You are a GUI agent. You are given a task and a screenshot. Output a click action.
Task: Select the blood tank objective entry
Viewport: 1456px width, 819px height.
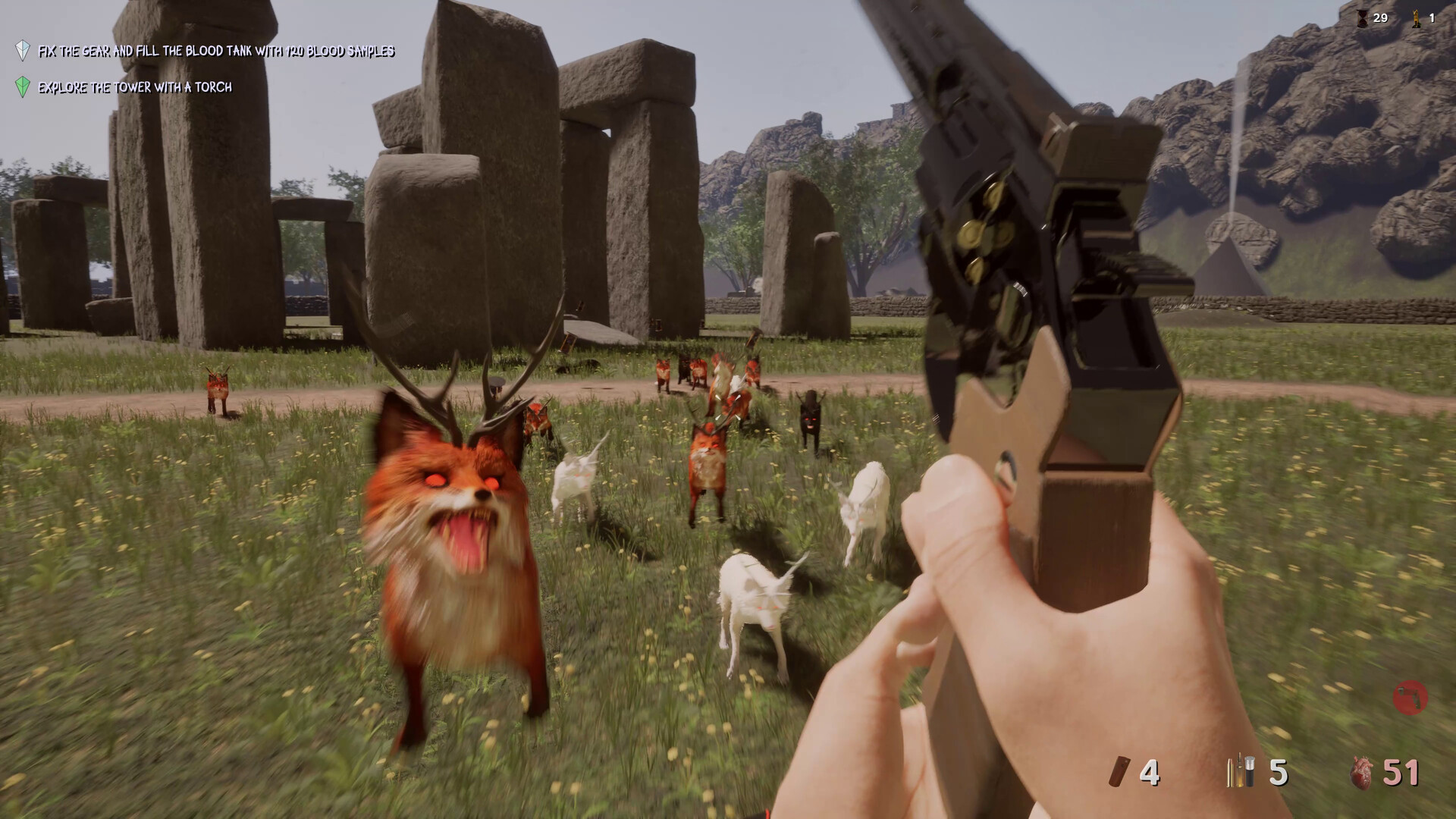tap(216, 52)
